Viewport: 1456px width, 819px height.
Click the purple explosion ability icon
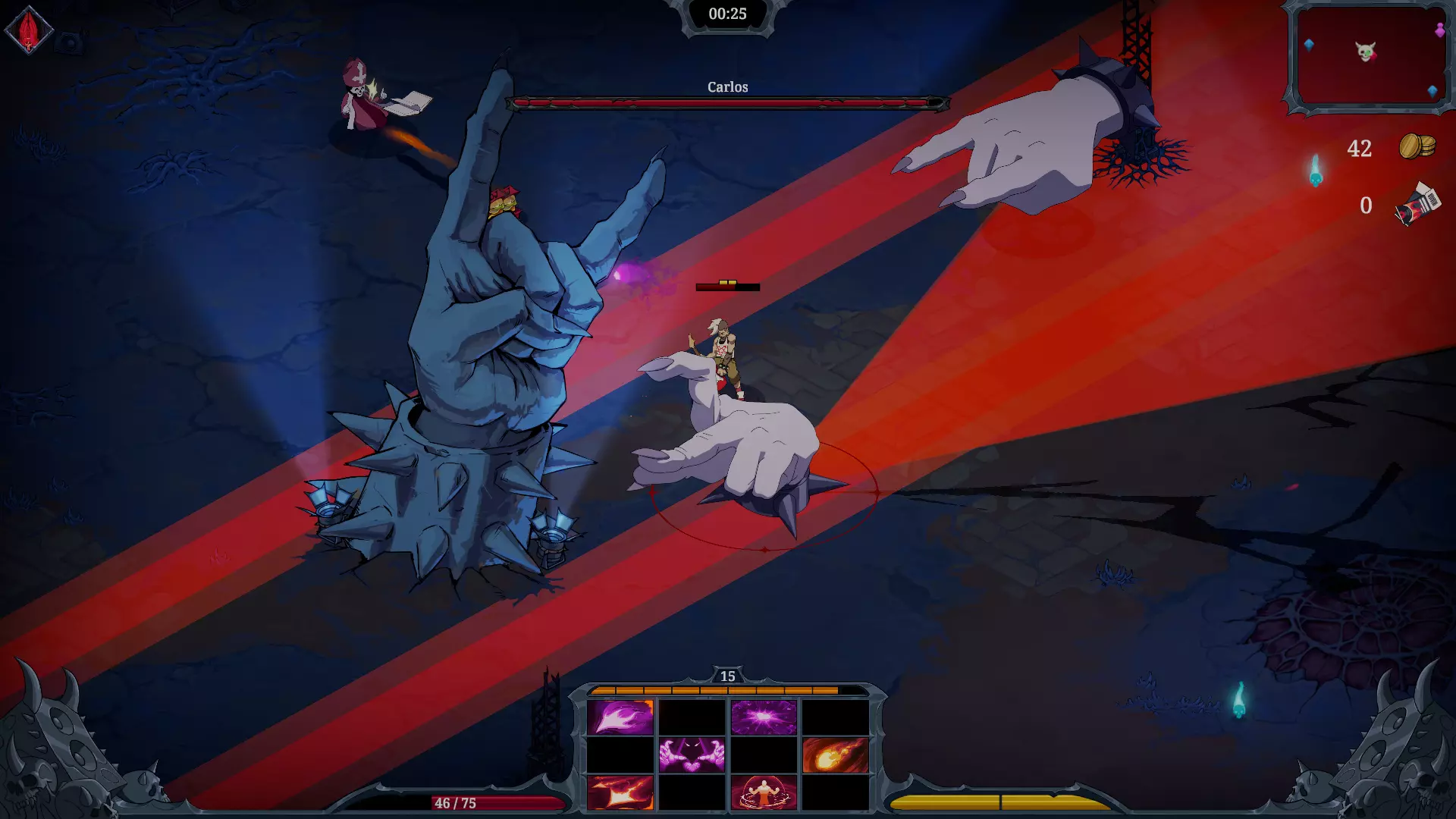762,717
